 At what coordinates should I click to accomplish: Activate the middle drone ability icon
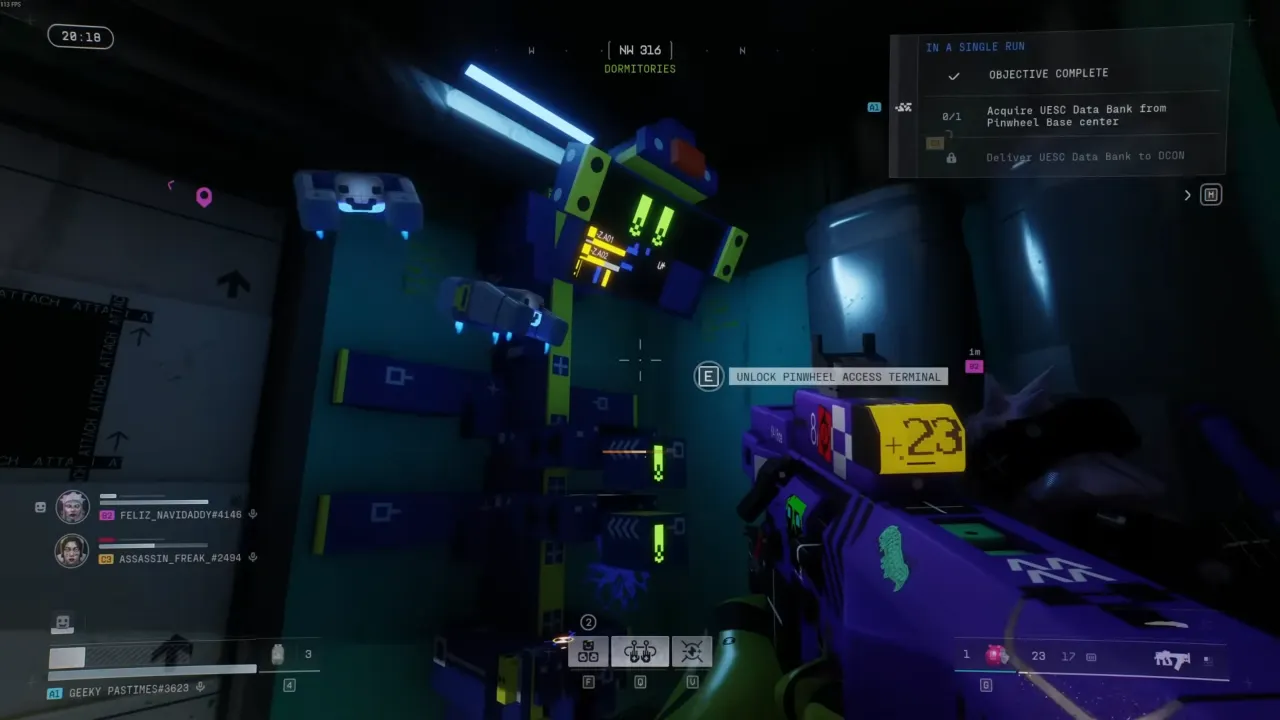click(639, 652)
